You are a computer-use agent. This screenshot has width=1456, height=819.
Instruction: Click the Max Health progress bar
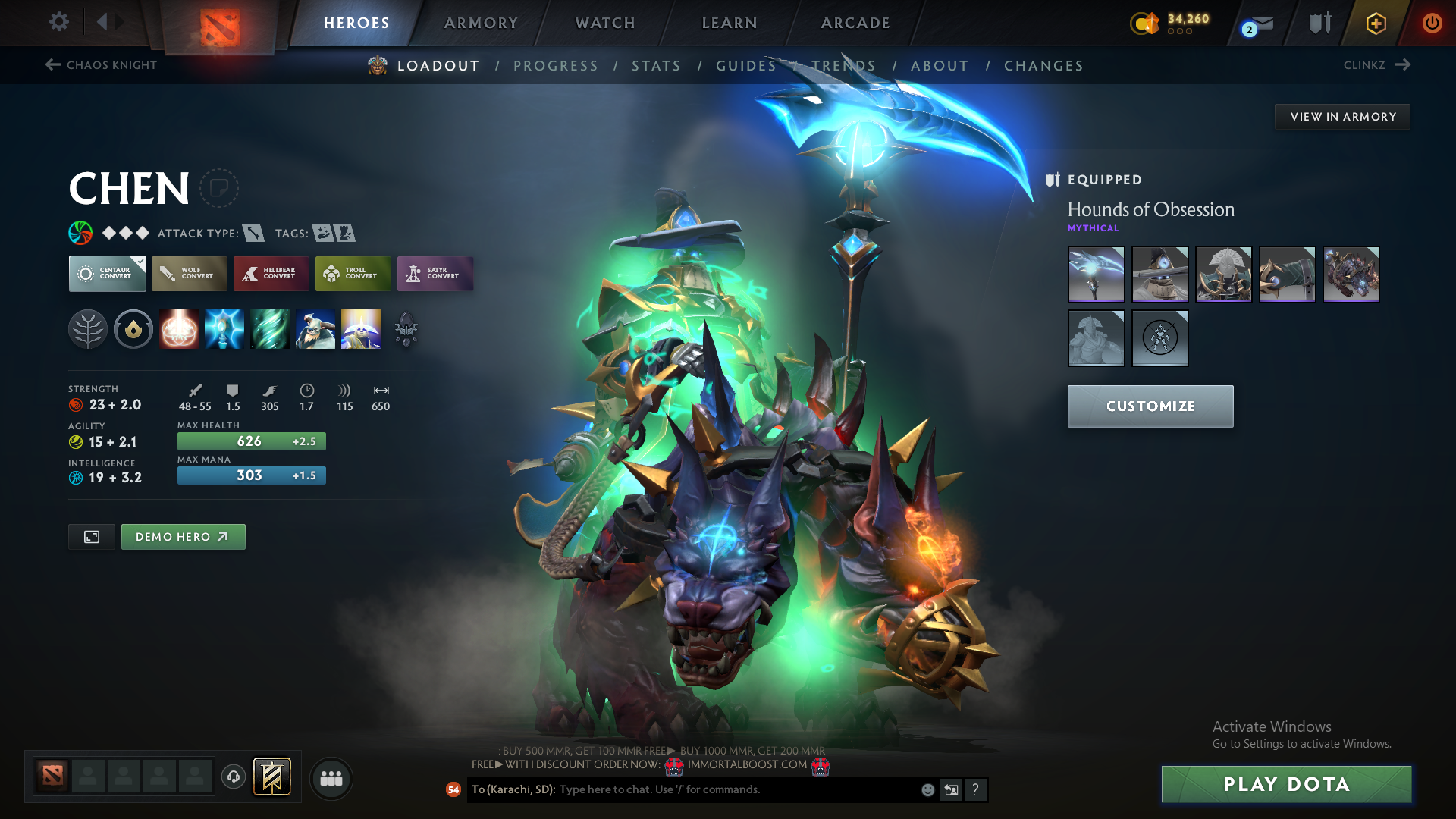point(251,441)
